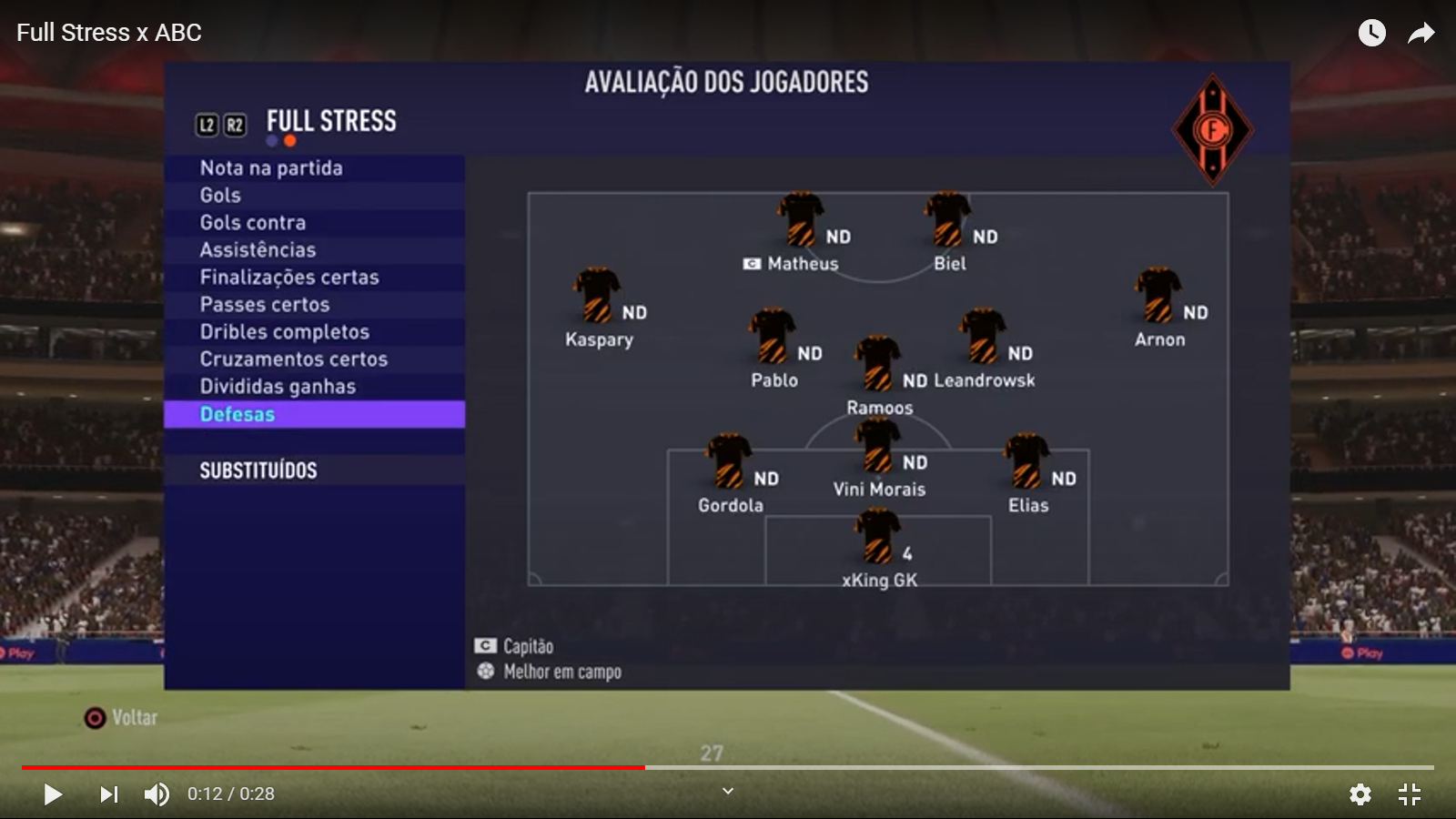1456x819 pixels.
Task: Show Passes certos stats
Action: coord(265,305)
